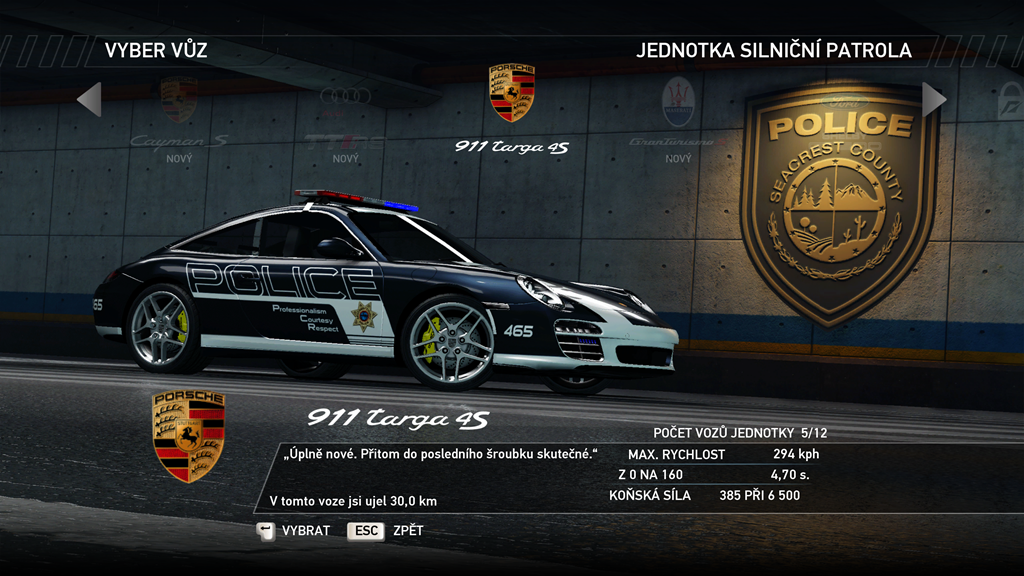The image size is (1024, 576).
Task: Confirm the car with VYBRAT
Action: [x=294, y=531]
